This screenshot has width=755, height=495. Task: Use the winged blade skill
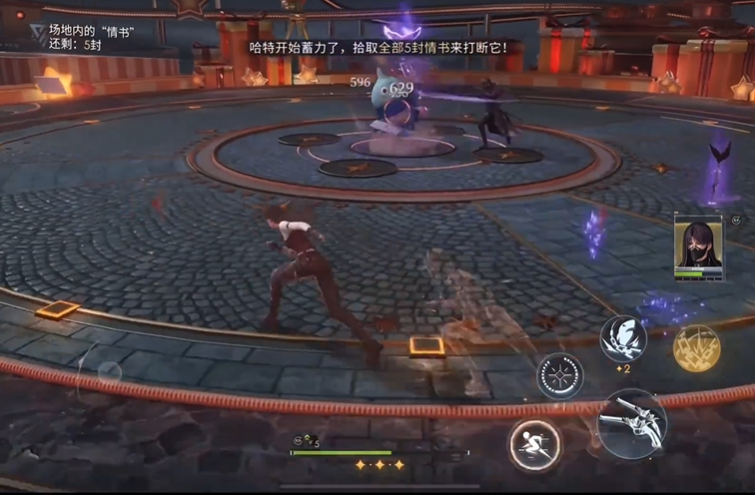623,338
